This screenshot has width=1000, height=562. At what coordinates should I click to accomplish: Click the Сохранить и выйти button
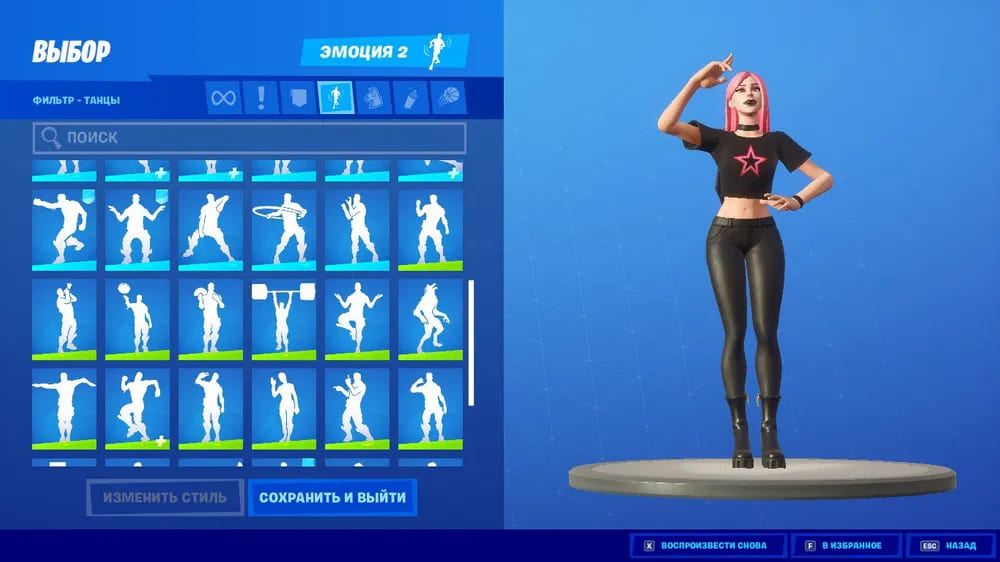click(x=332, y=497)
